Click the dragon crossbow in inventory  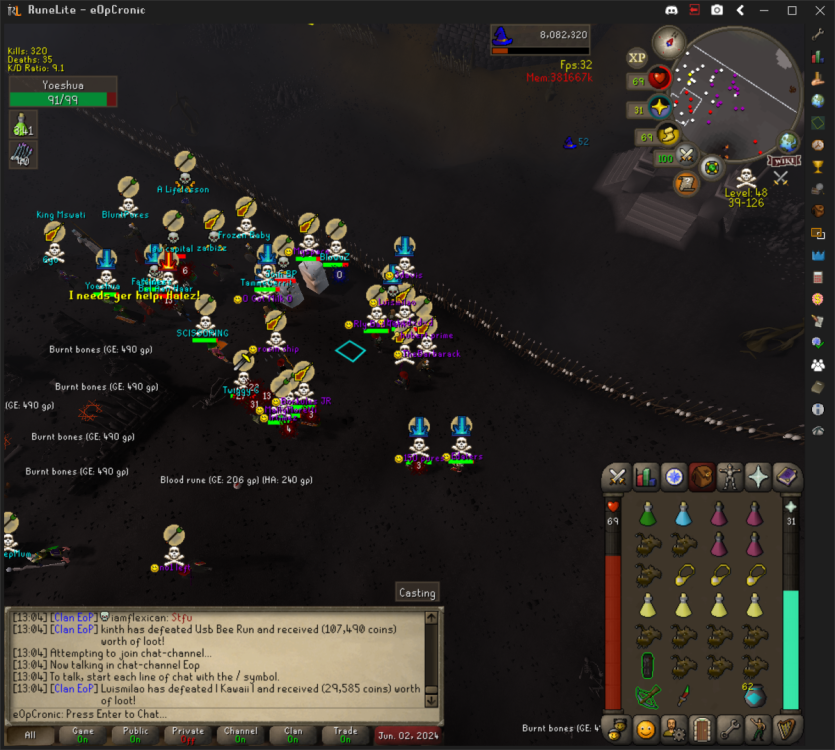coord(647,696)
